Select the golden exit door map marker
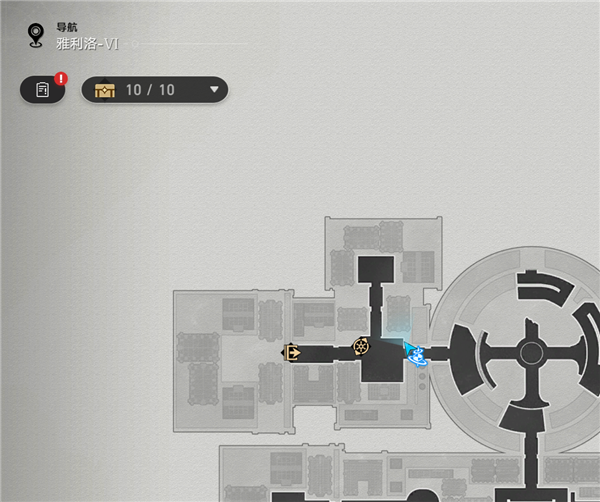 tap(292, 352)
